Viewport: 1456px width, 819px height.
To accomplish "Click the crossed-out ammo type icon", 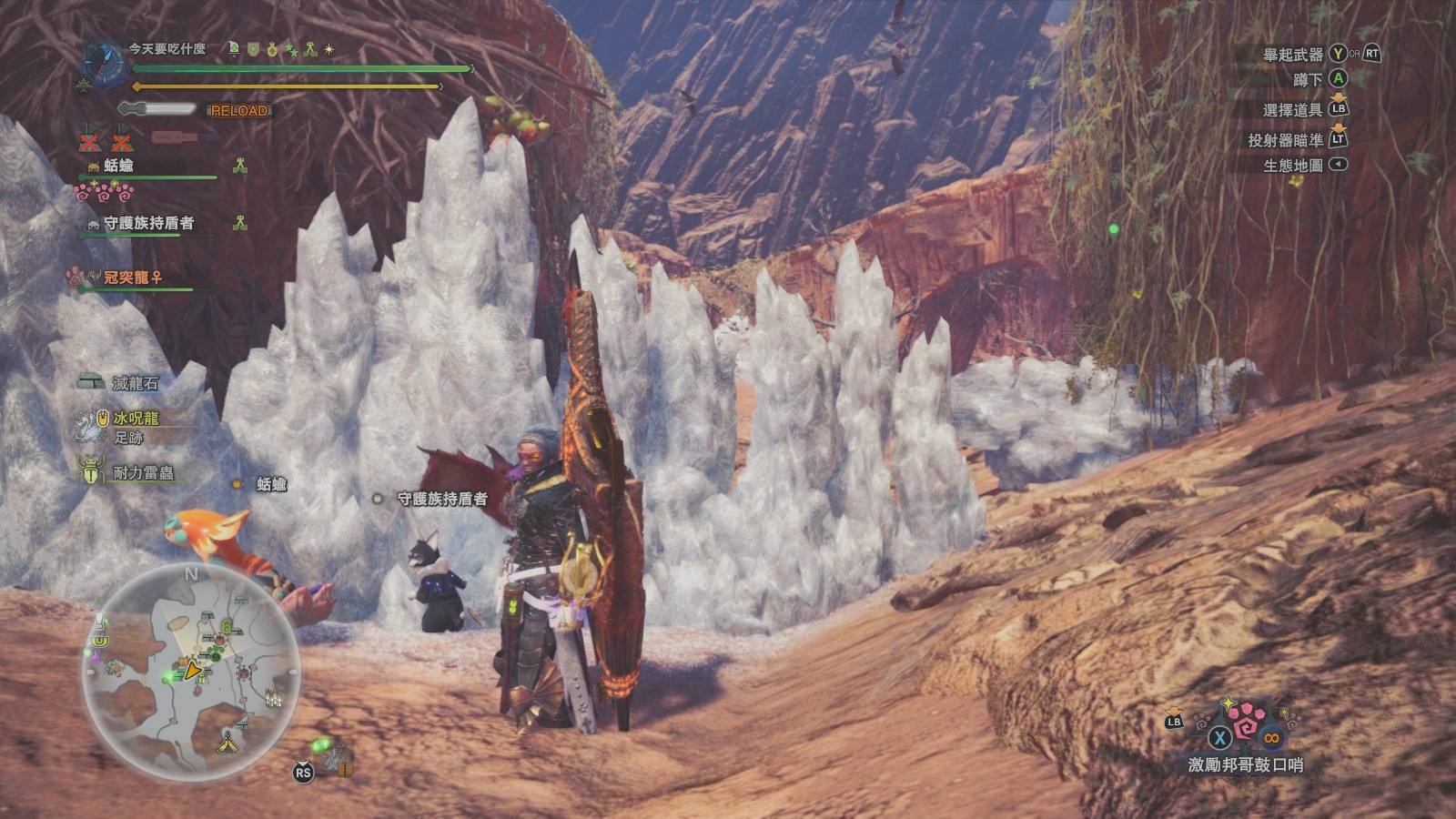I will tap(89, 141).
